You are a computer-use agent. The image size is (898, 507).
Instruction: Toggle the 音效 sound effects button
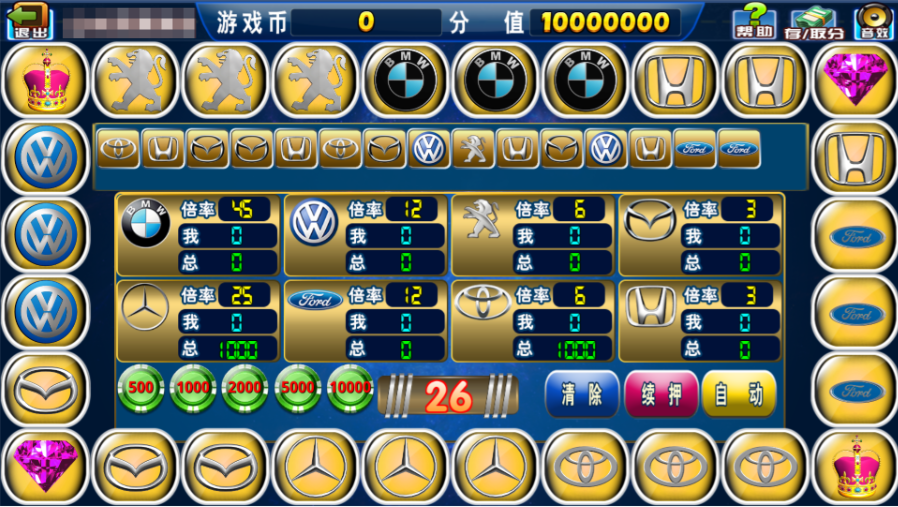[874, 22]
